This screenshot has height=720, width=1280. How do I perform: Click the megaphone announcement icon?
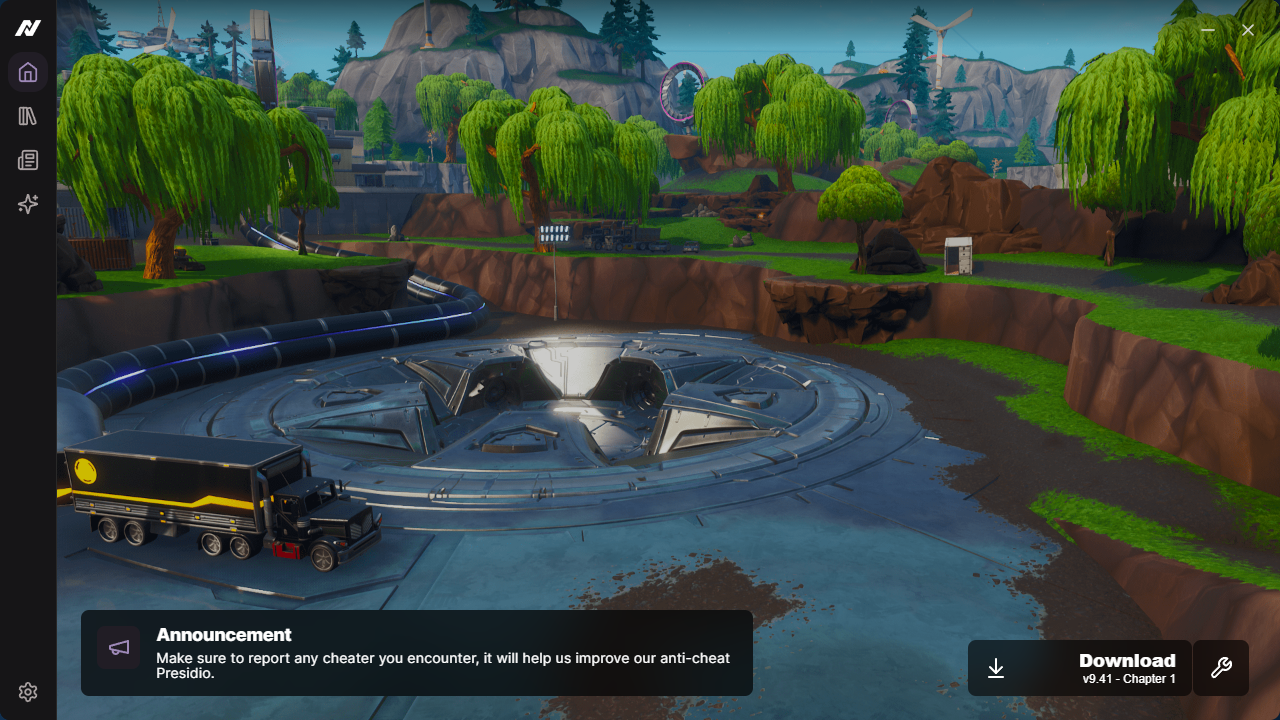click(119, 648)
